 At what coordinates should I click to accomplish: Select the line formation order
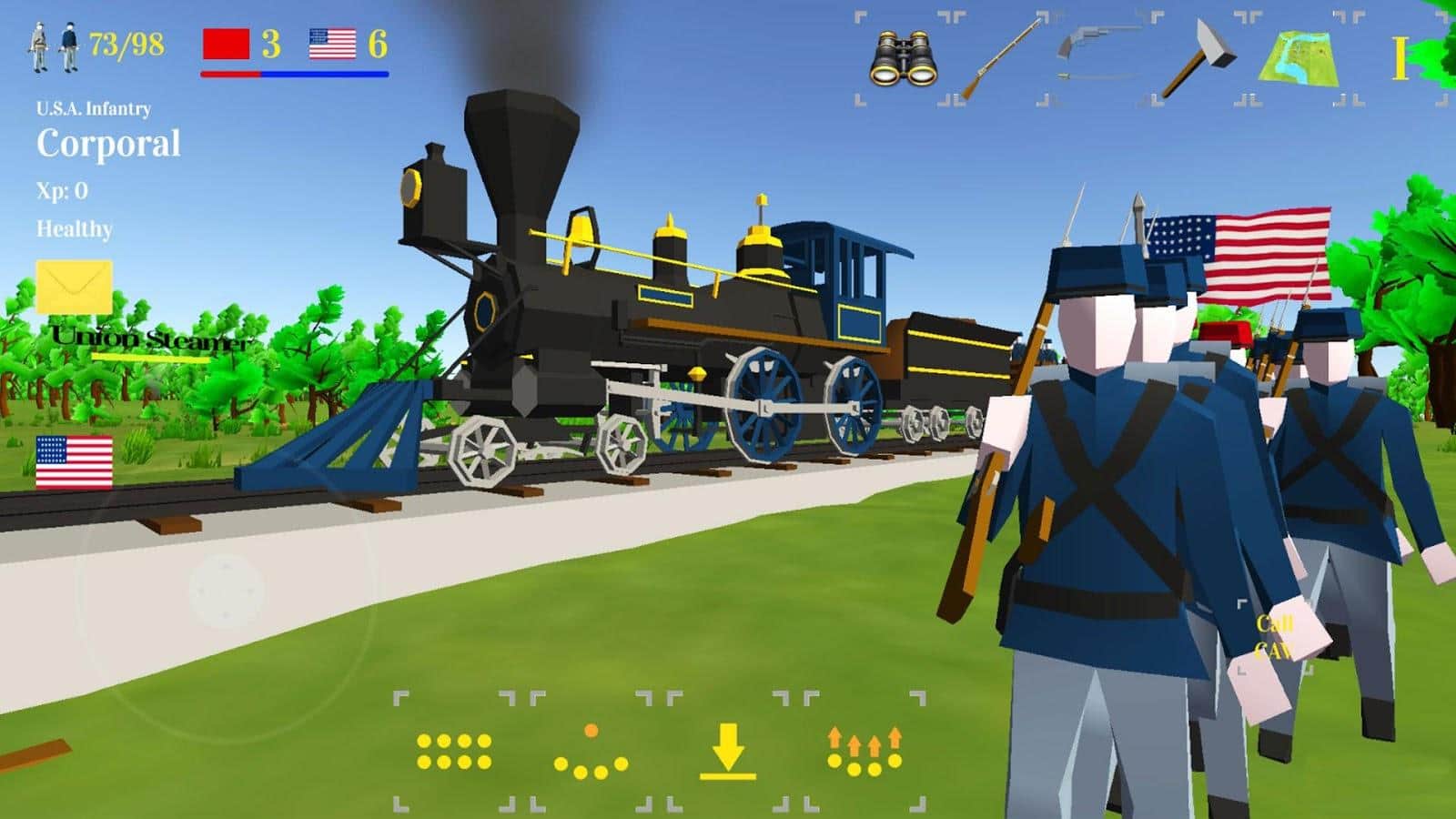tap(455, 753)
